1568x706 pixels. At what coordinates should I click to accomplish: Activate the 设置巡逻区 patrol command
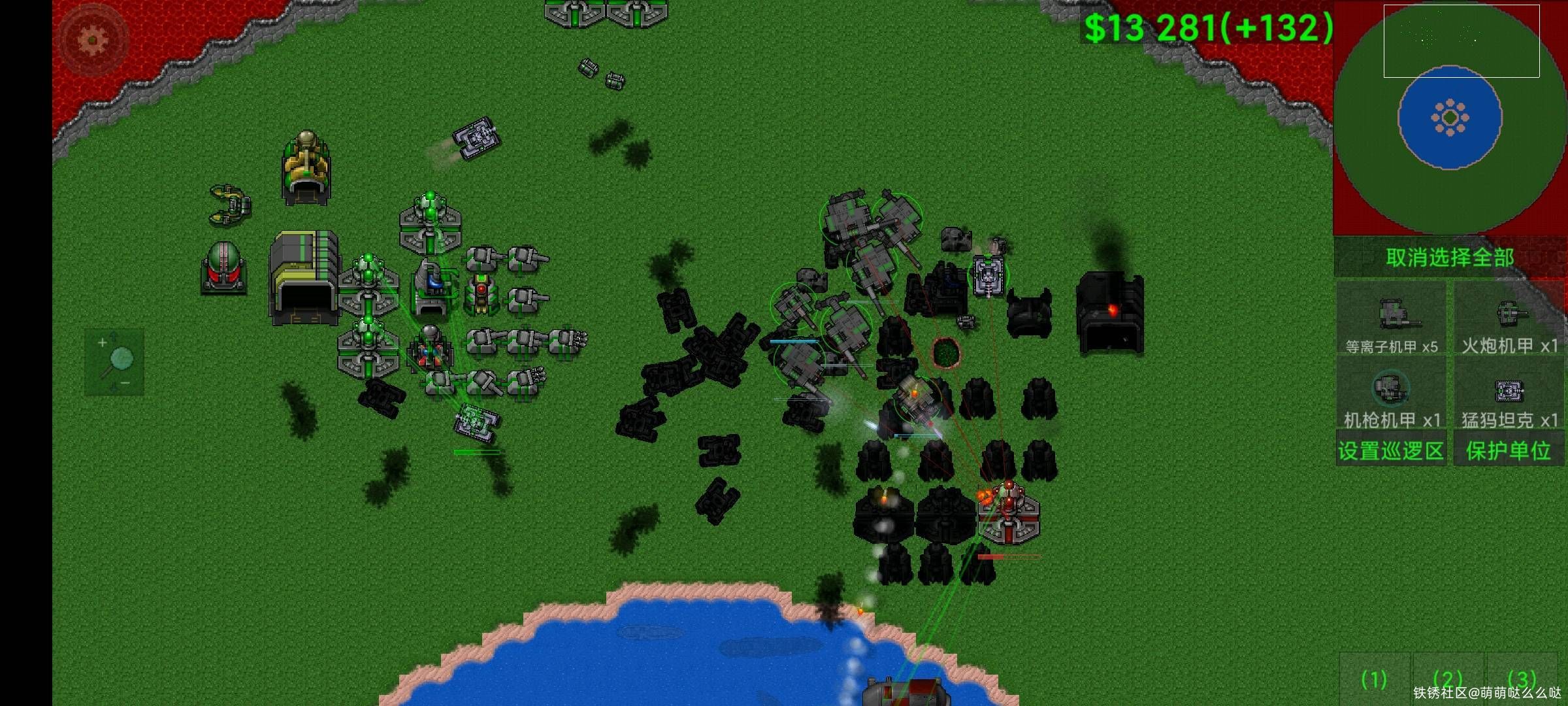click(1390, 450)
